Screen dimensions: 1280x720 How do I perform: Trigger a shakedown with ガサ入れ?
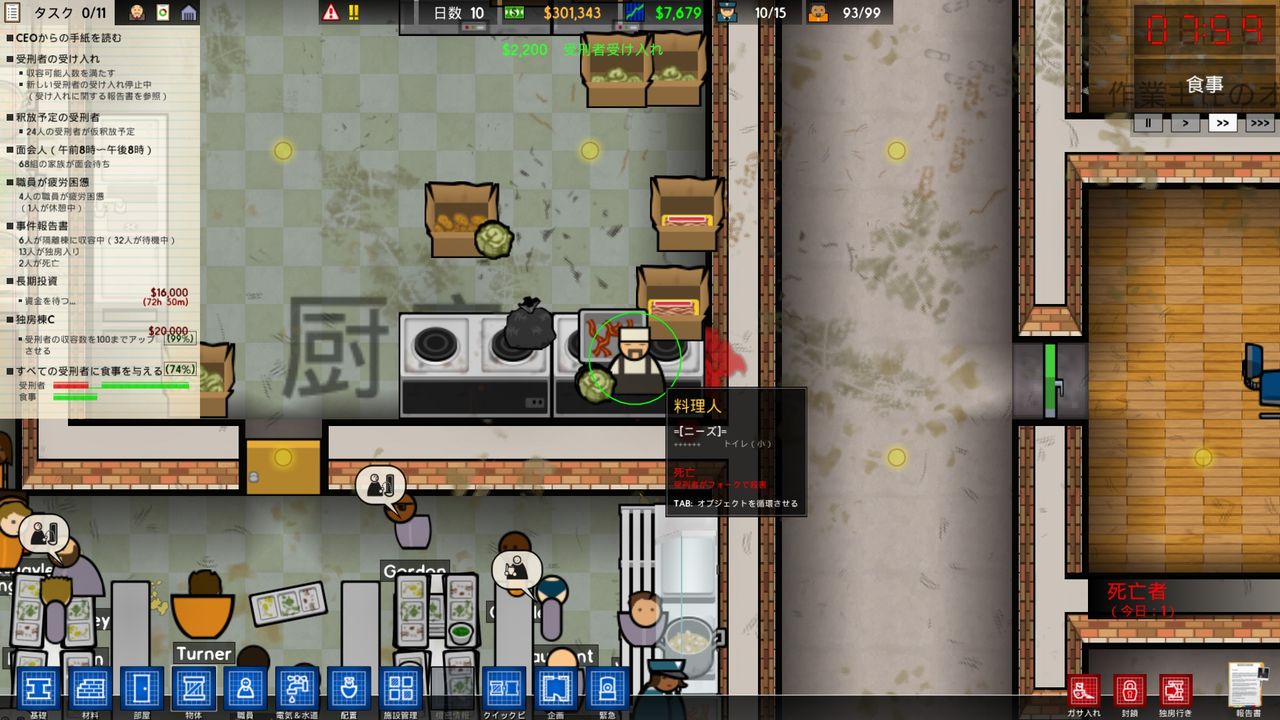1083,690
